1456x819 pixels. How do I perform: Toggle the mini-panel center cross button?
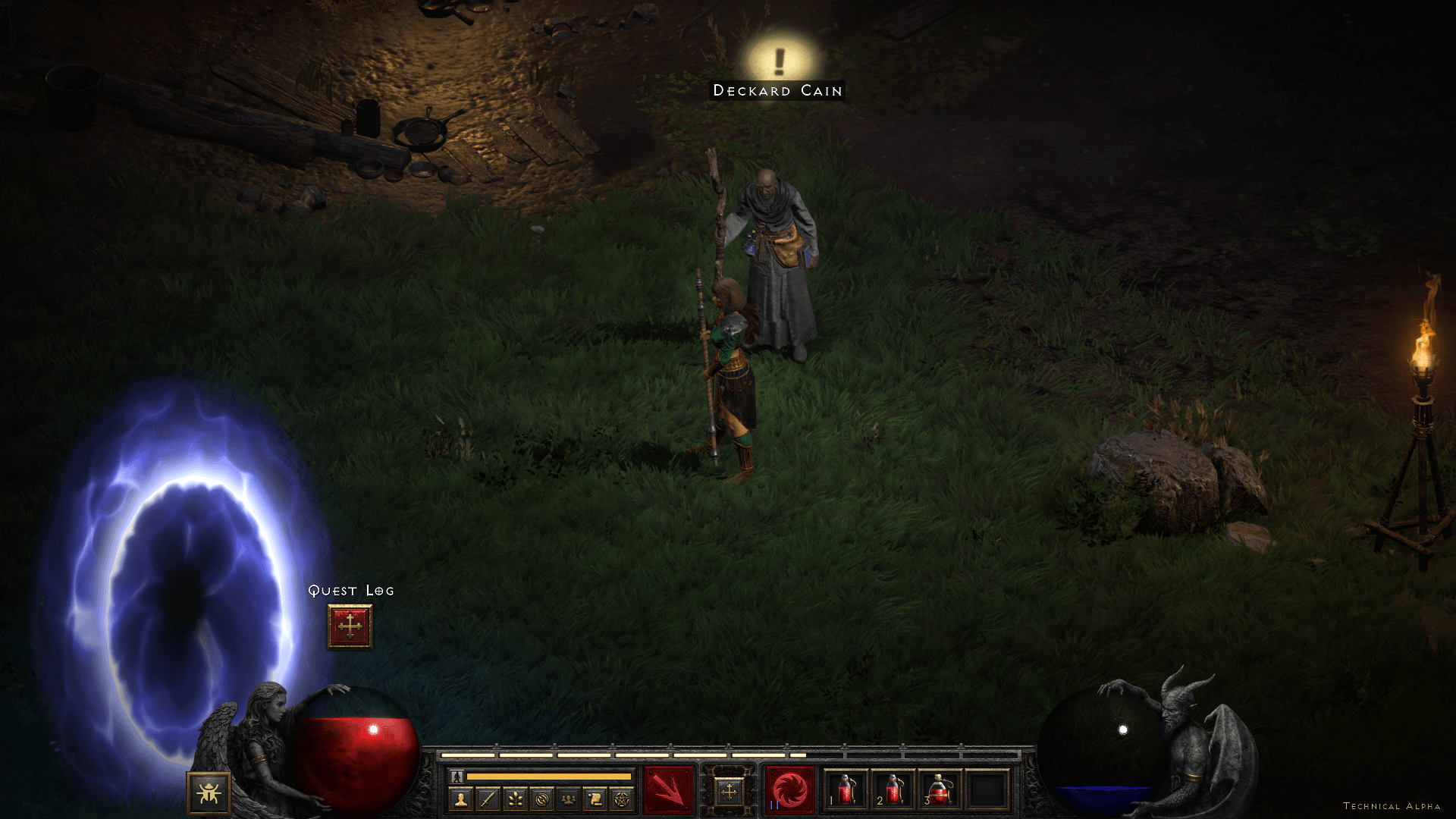(729, 792)
